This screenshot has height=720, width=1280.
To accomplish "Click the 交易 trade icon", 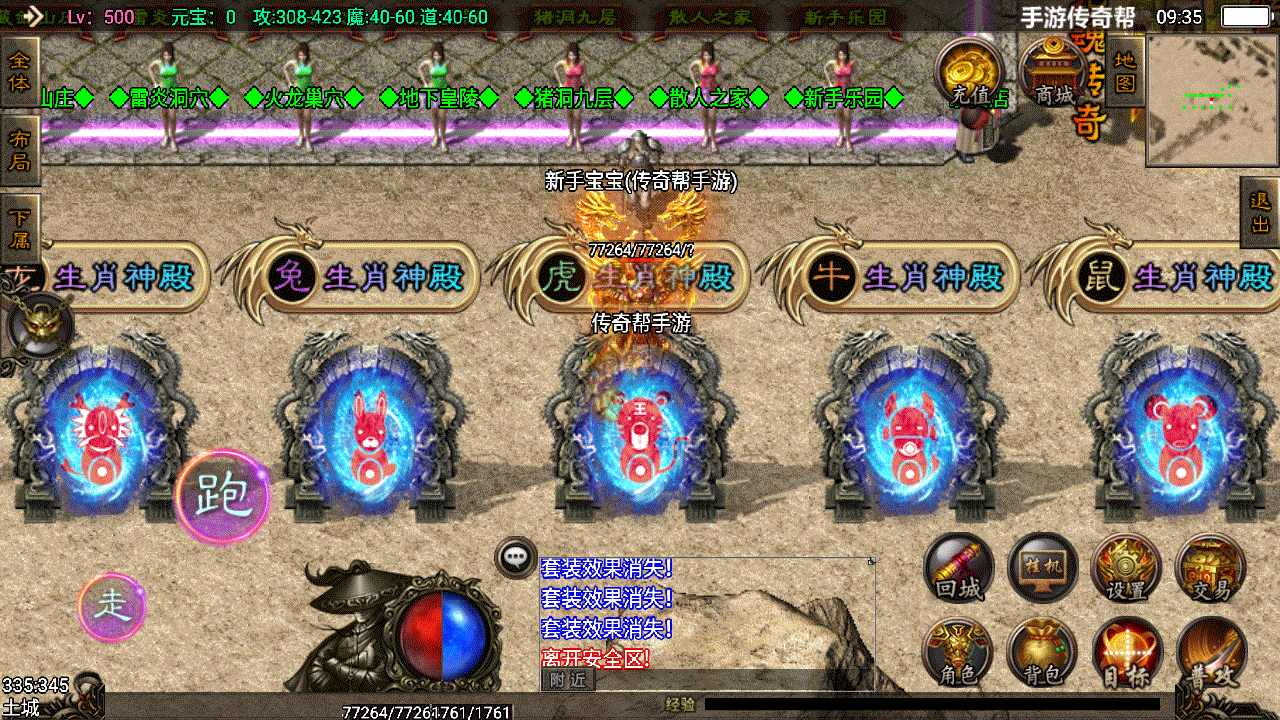I will point(1208,568).
